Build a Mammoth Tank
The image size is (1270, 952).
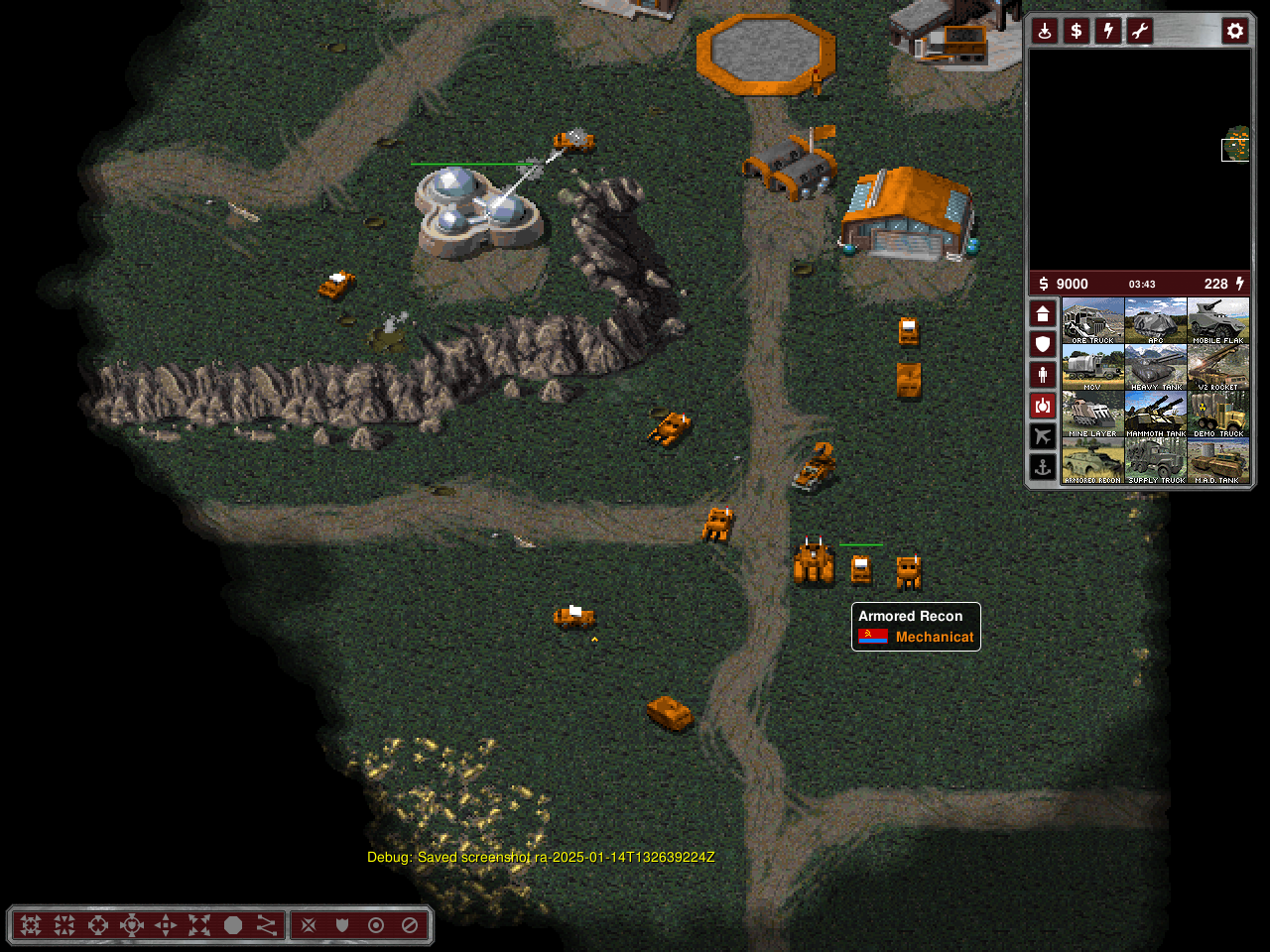pos(1156,415)
